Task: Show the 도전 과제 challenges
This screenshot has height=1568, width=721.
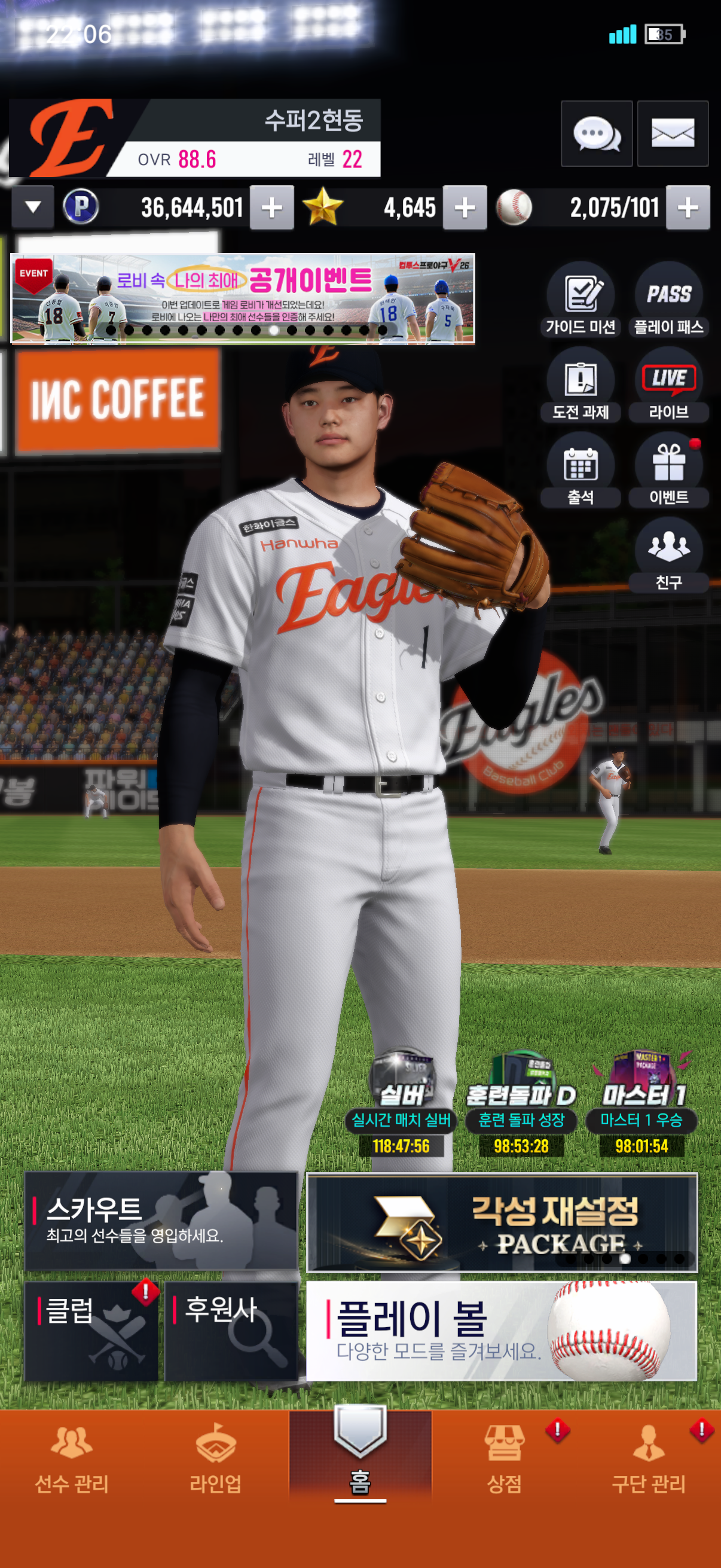Action: point(581,385)
